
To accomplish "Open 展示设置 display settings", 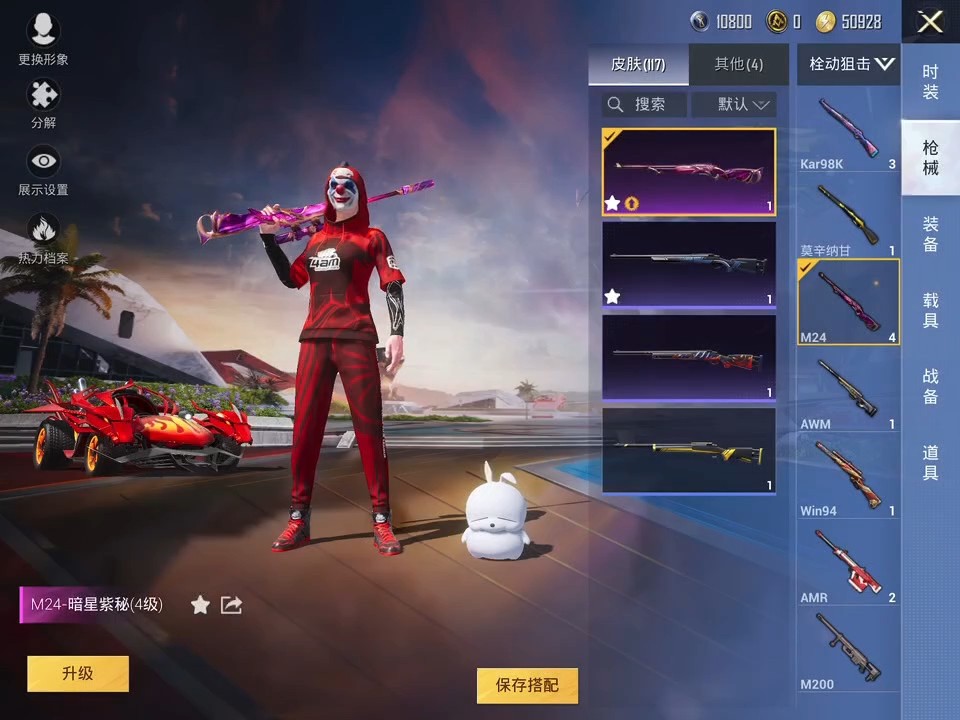I will pyautogui.click(x=43, y=168).
